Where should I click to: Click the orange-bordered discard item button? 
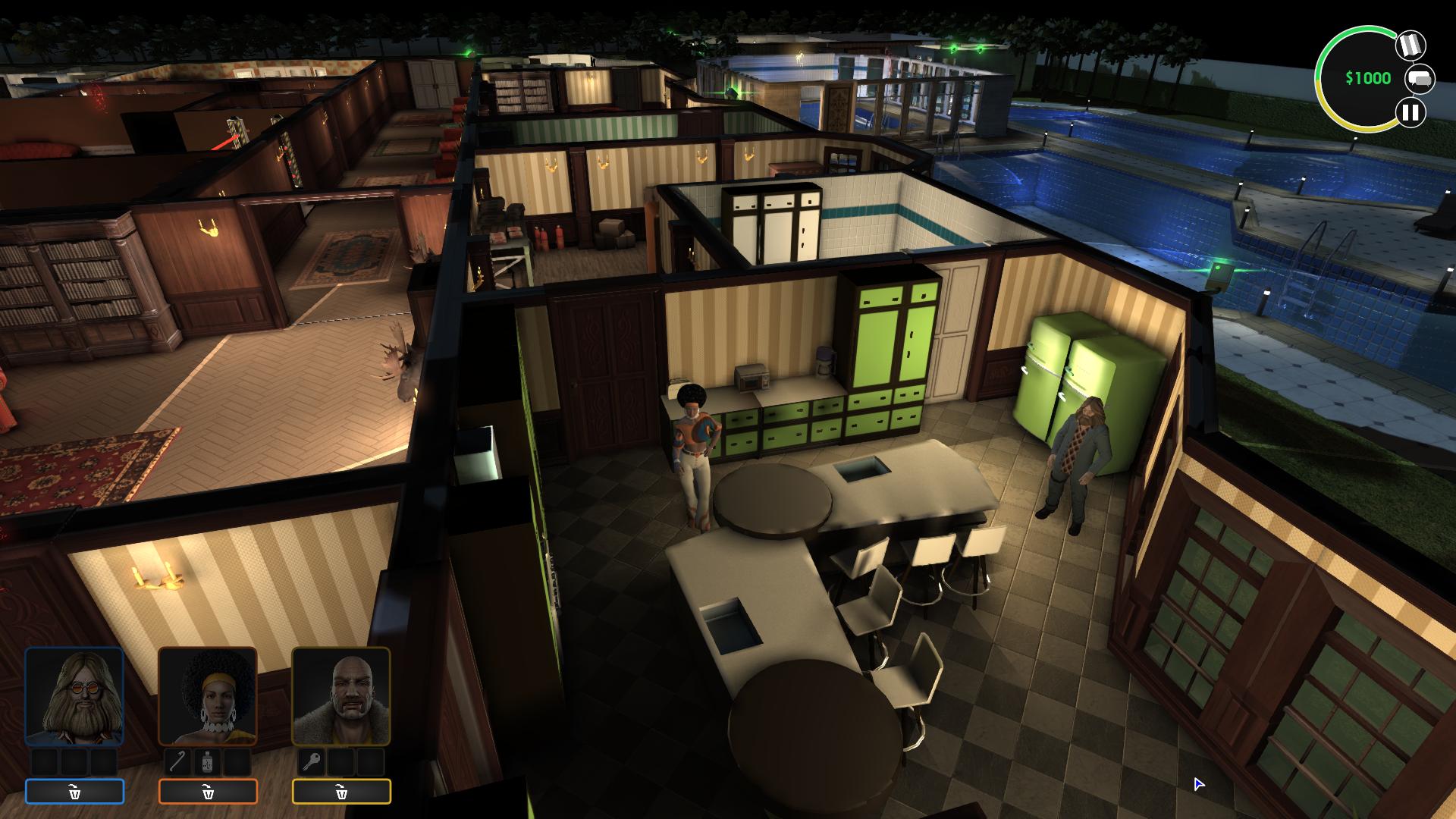click(x=208, y=792)
